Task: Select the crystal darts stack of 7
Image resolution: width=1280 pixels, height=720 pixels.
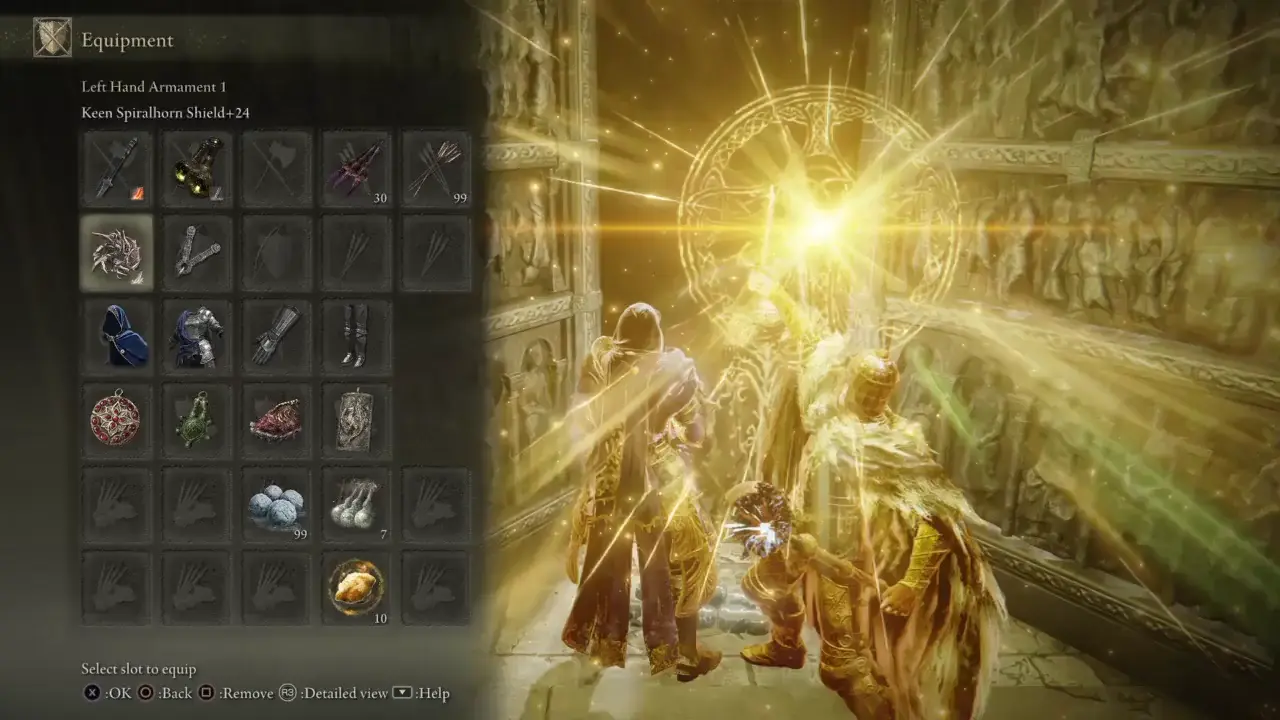Action: coord(357,503)
